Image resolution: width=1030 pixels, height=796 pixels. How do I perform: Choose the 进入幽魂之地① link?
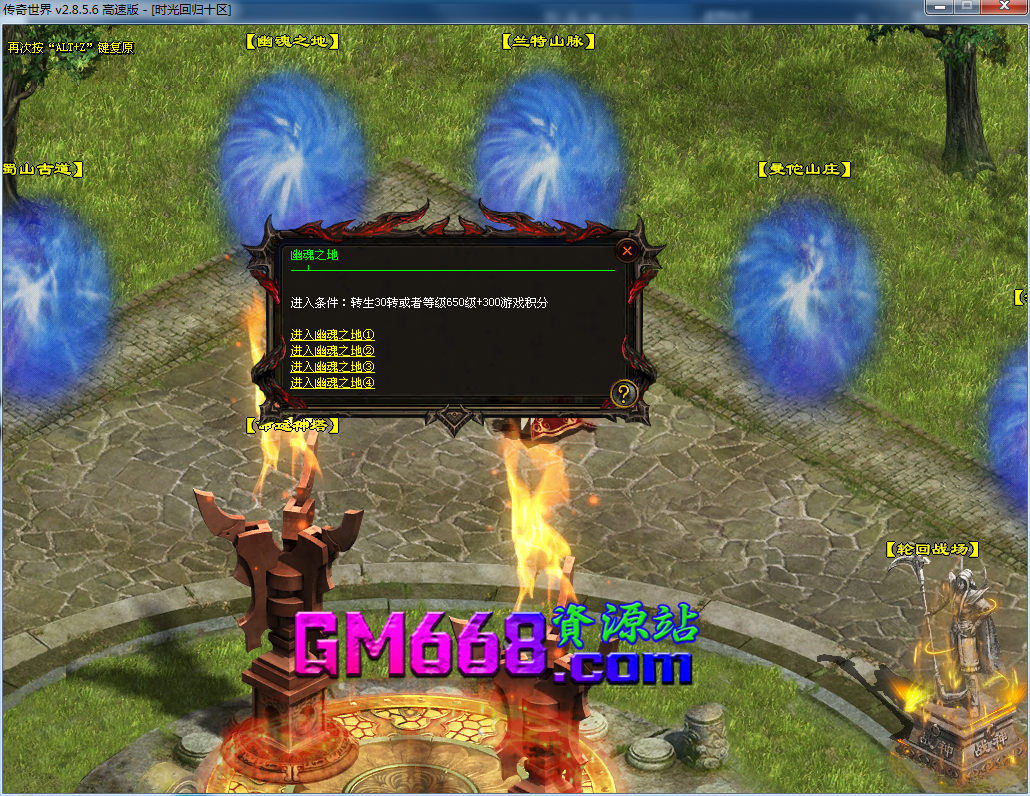(332, 335)
